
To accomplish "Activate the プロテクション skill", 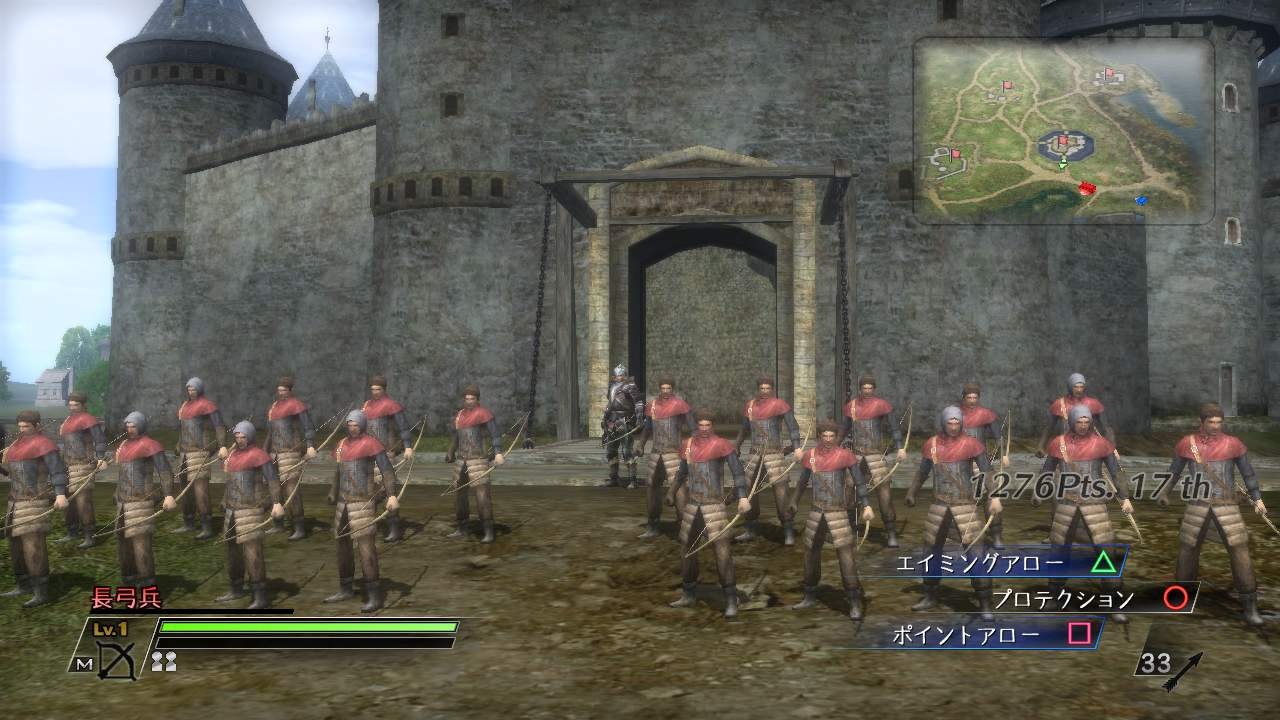I will click(x=1080, y=599).
